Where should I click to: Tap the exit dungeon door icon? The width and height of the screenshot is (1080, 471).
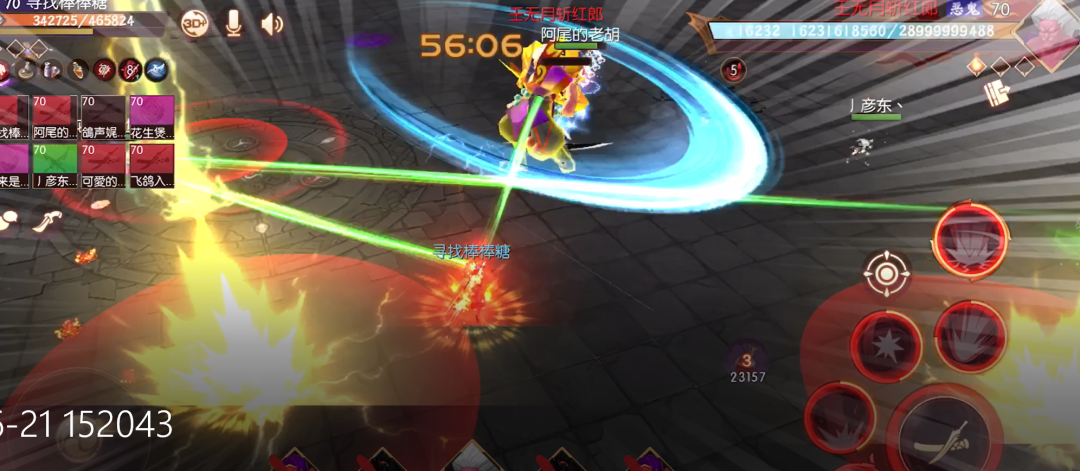[x=996, y=94]
